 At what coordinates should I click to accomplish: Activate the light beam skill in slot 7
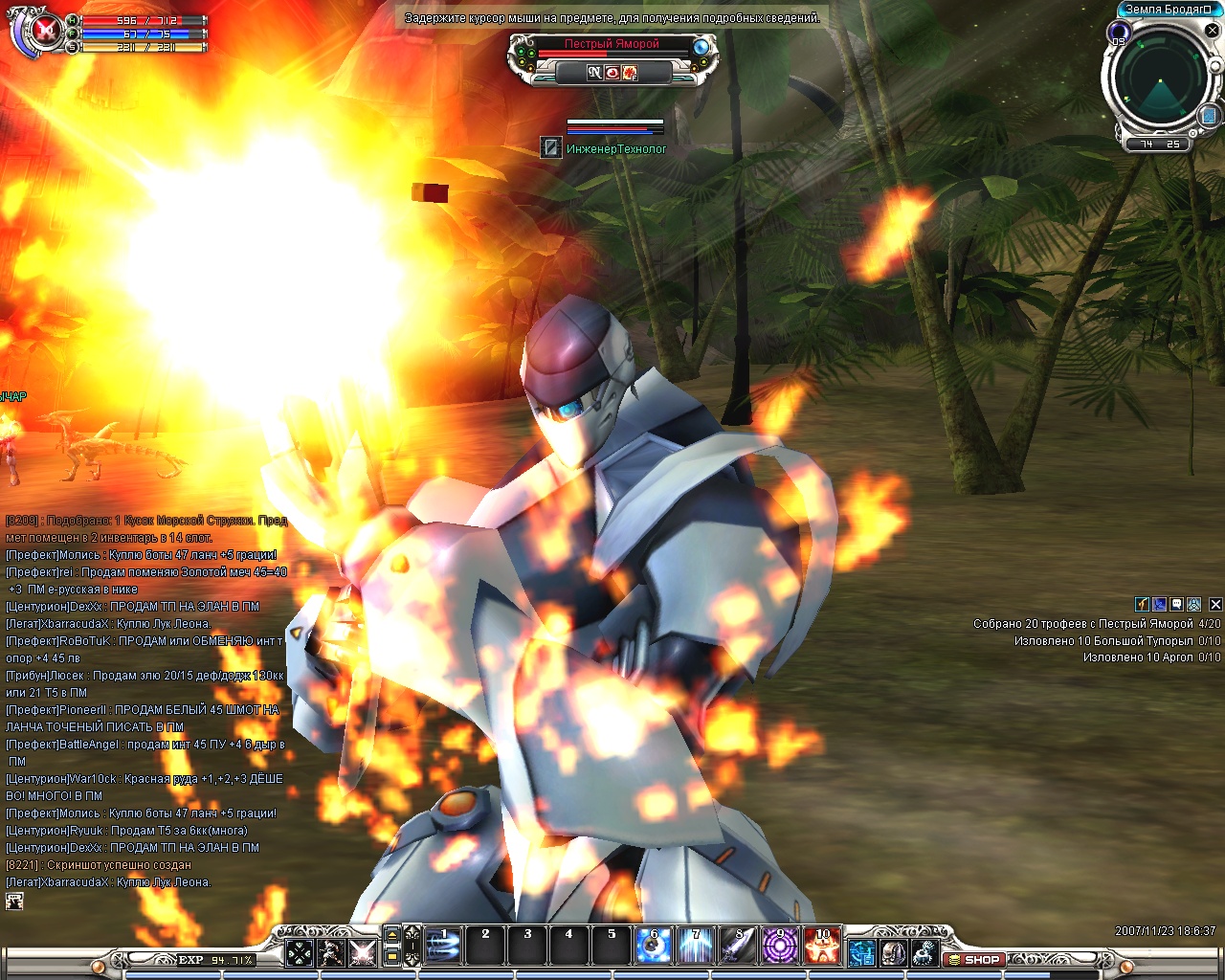pyautogui.click(x=696, y=946)
